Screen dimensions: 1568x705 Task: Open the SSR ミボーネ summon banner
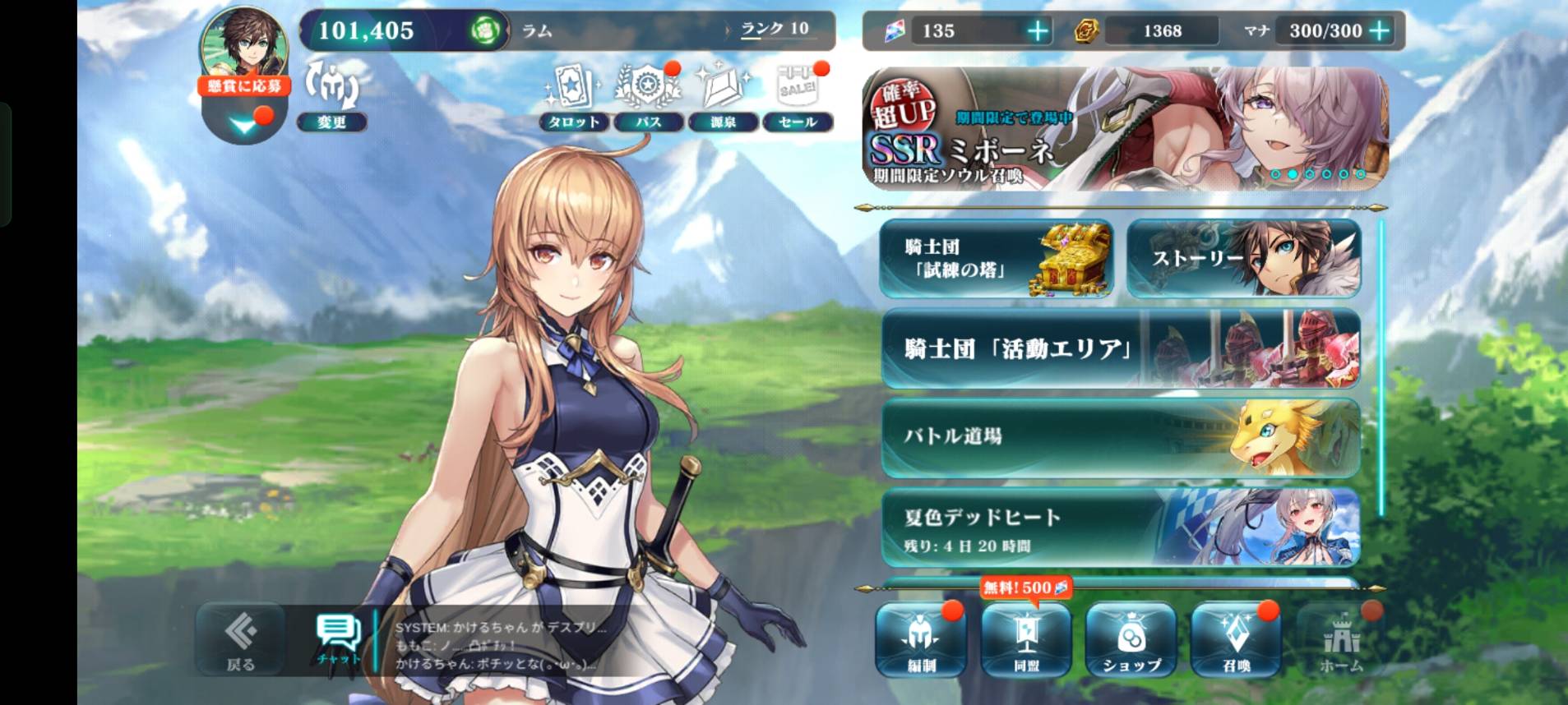(x=1125, y=129)
